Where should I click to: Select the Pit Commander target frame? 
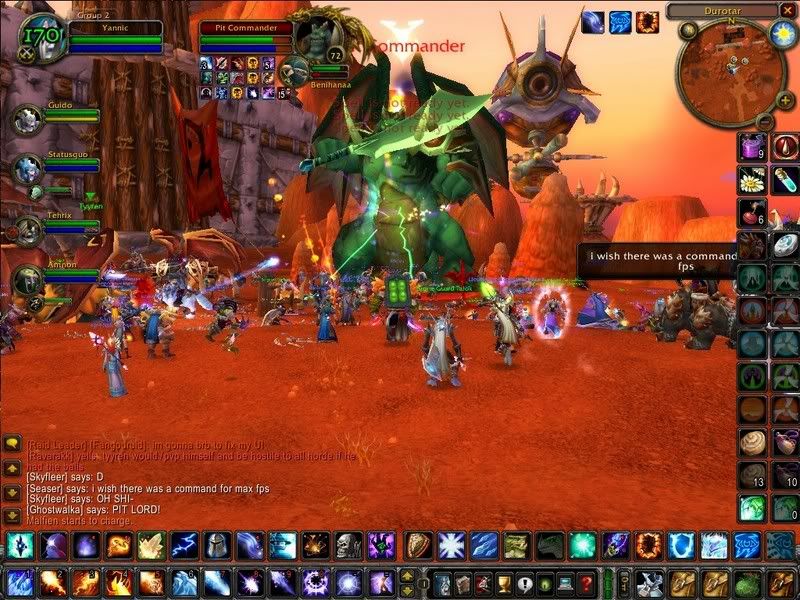pyautogui.click(x=246, y=37)
